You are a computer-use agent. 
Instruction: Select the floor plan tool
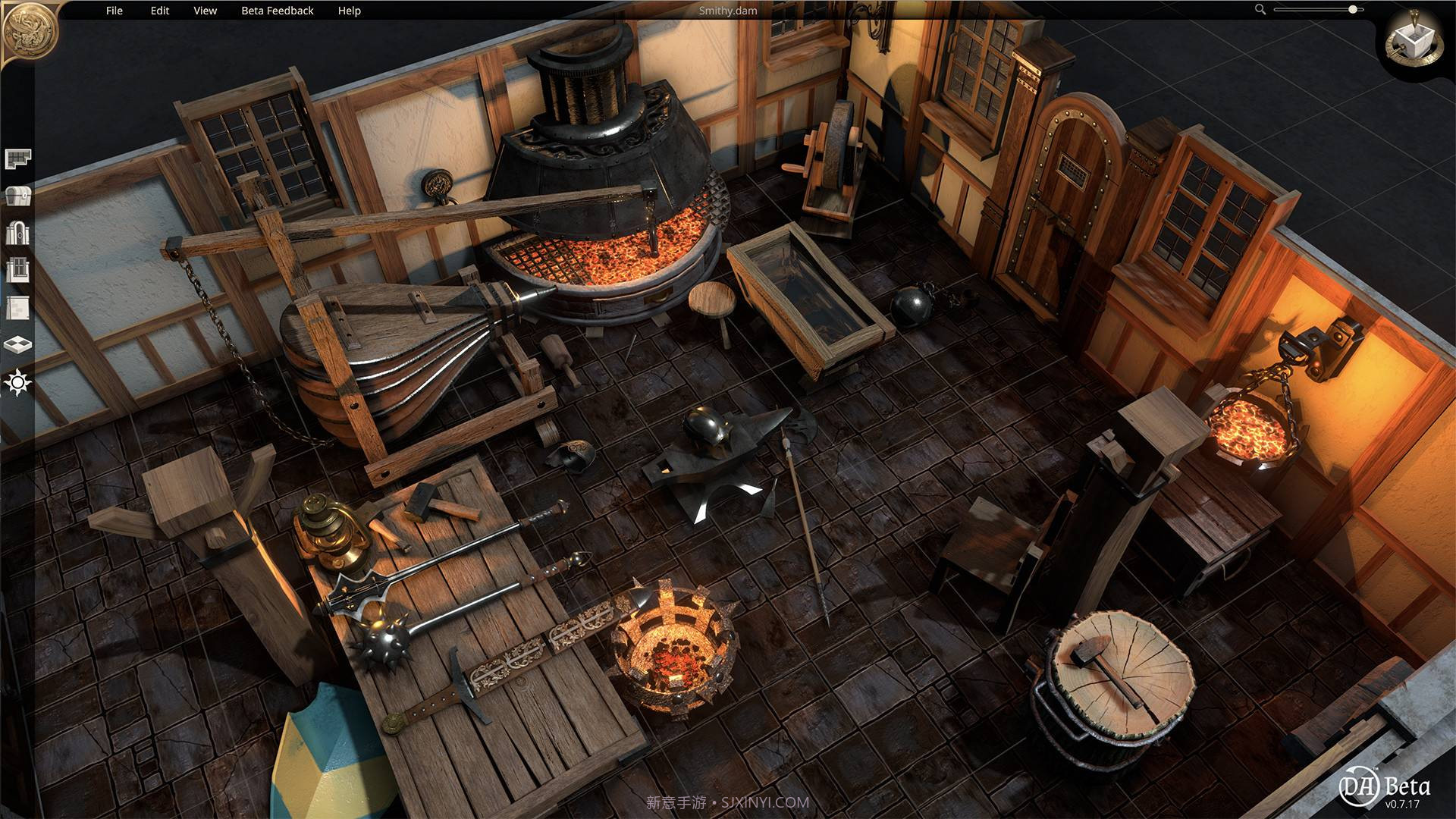click(x=19, y=158)
